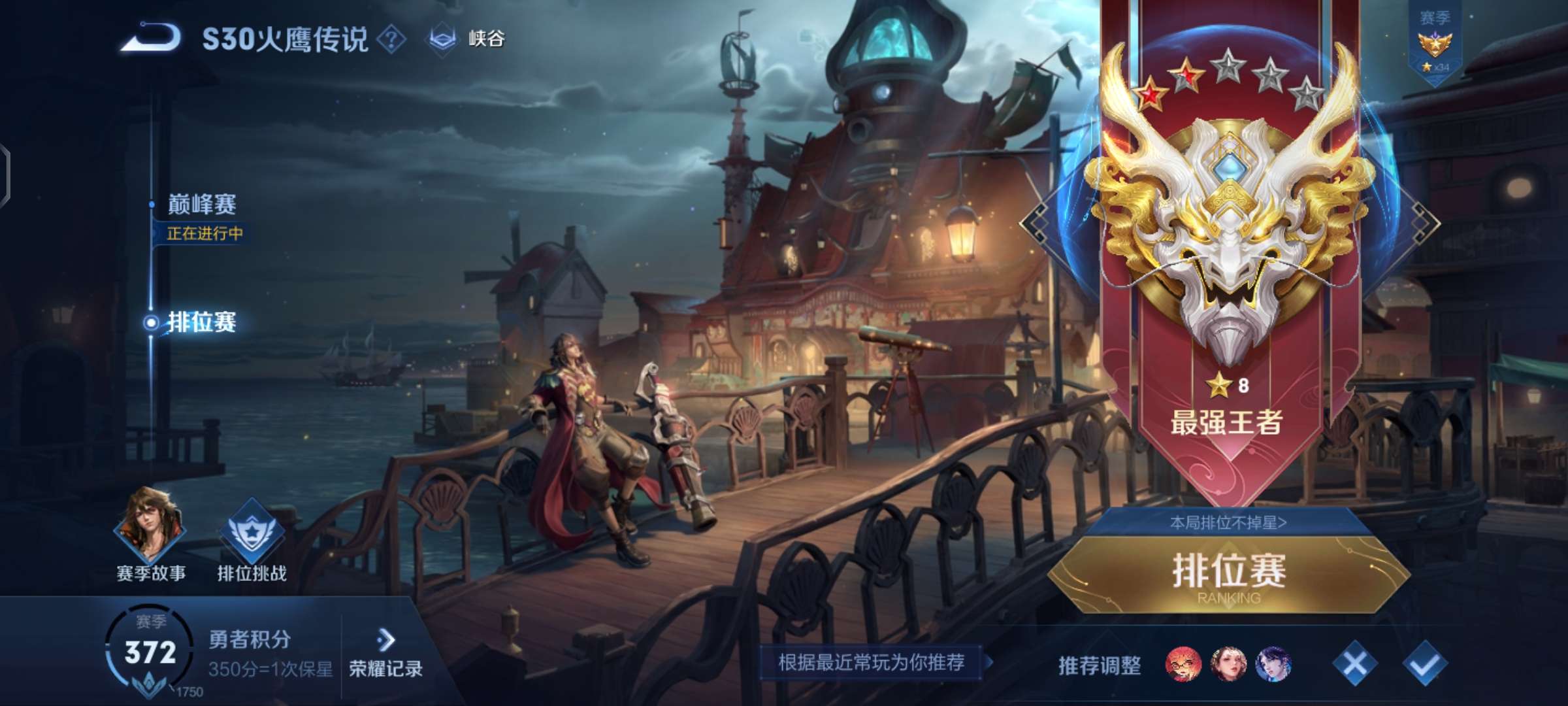The image size is (1568, 706).
Task: Select the 峡谷 map icon
Action: 442,37
